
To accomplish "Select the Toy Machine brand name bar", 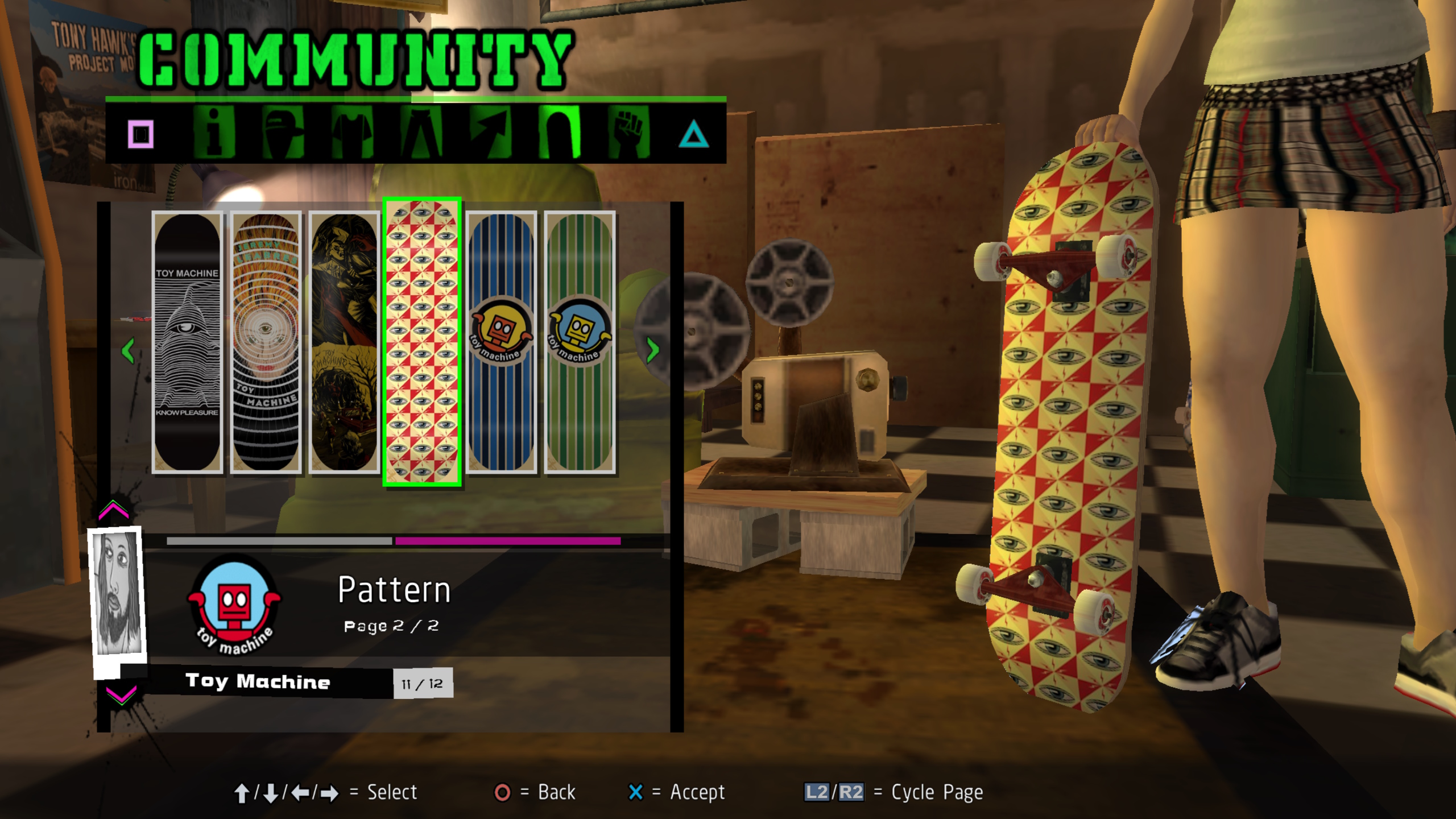I will pos(258,682).
